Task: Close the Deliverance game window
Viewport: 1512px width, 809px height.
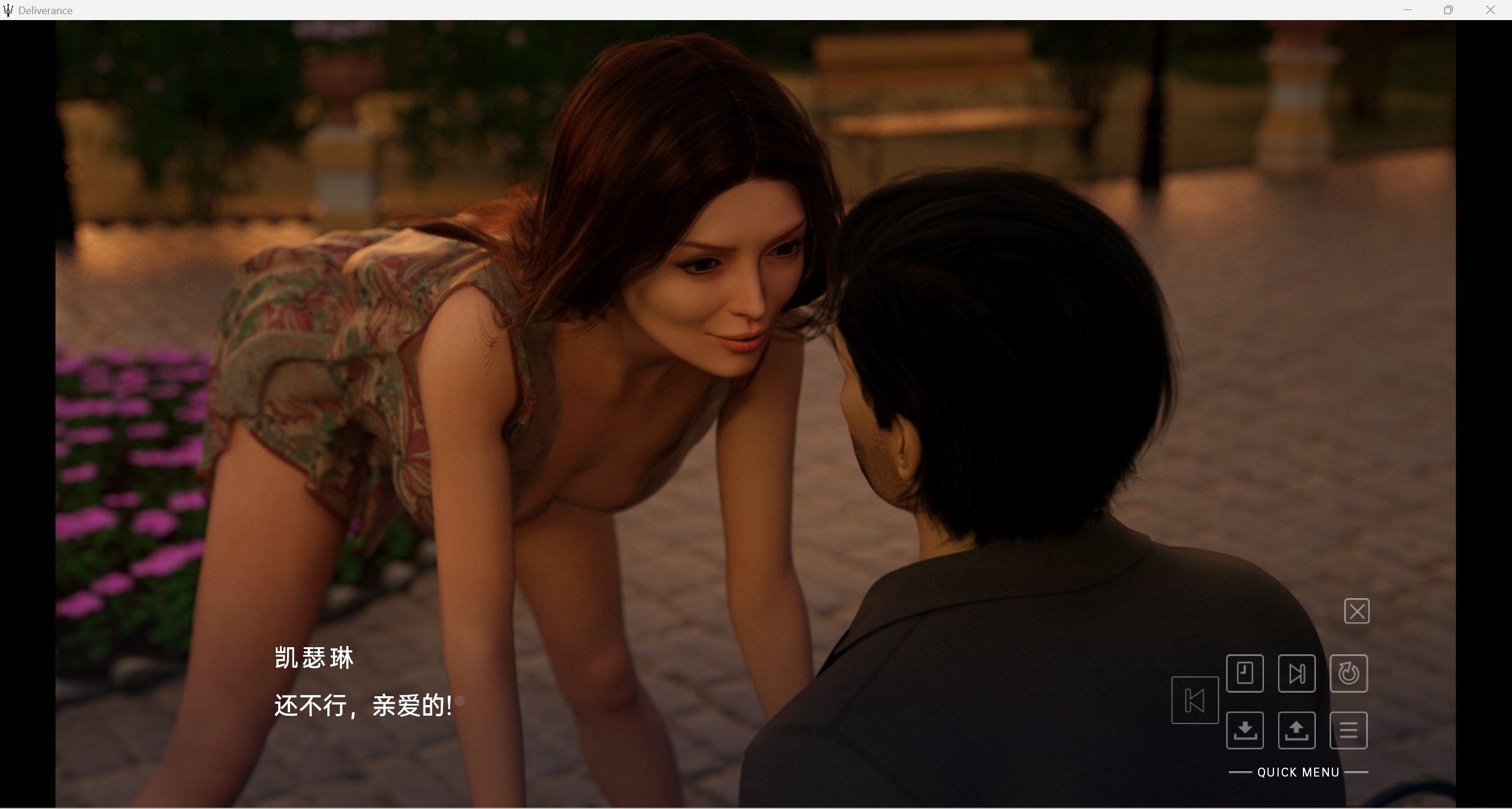Action: (1490, 9)
